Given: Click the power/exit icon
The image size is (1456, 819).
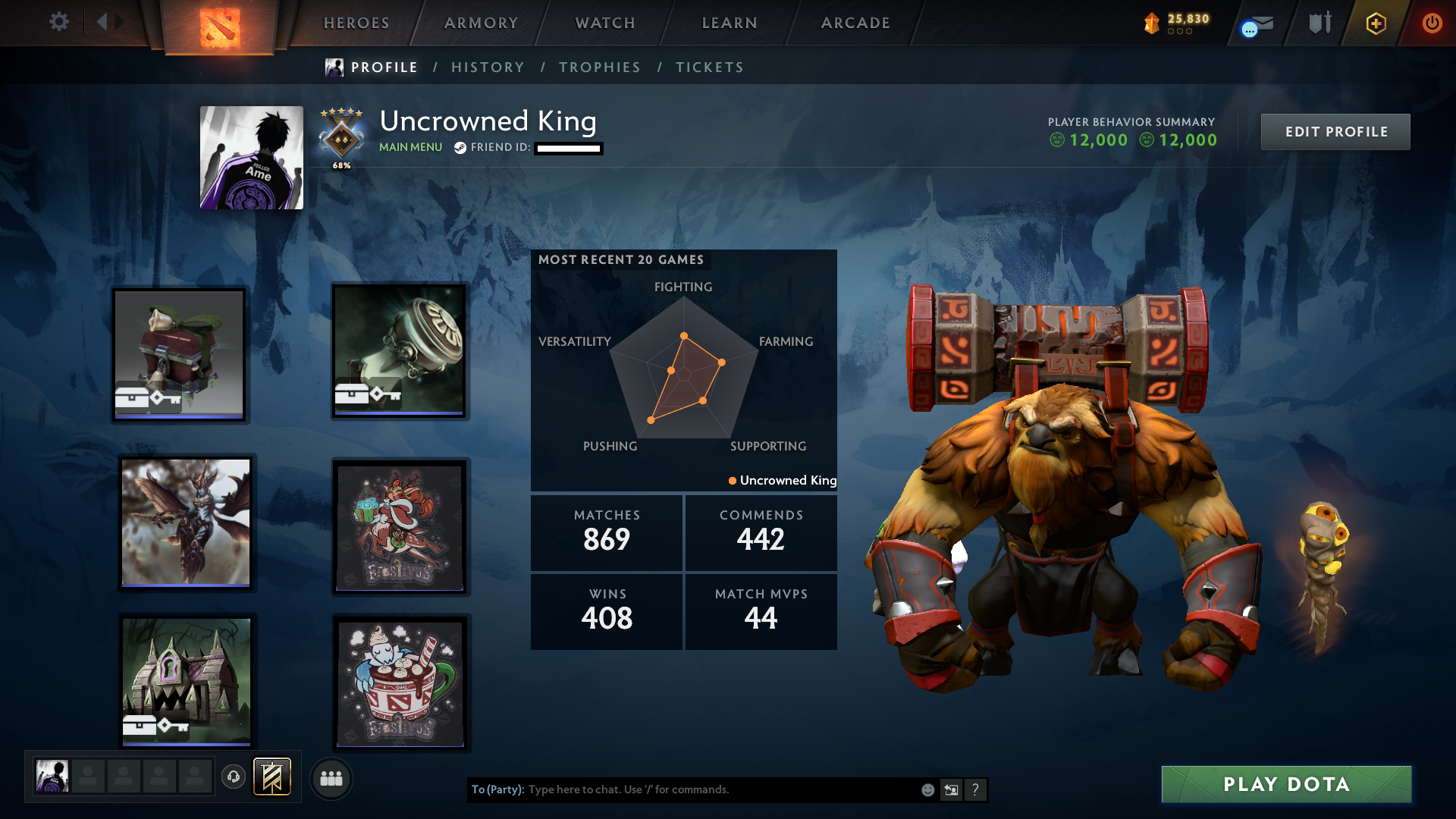Looking at the screenshot, I should 1432,24.
